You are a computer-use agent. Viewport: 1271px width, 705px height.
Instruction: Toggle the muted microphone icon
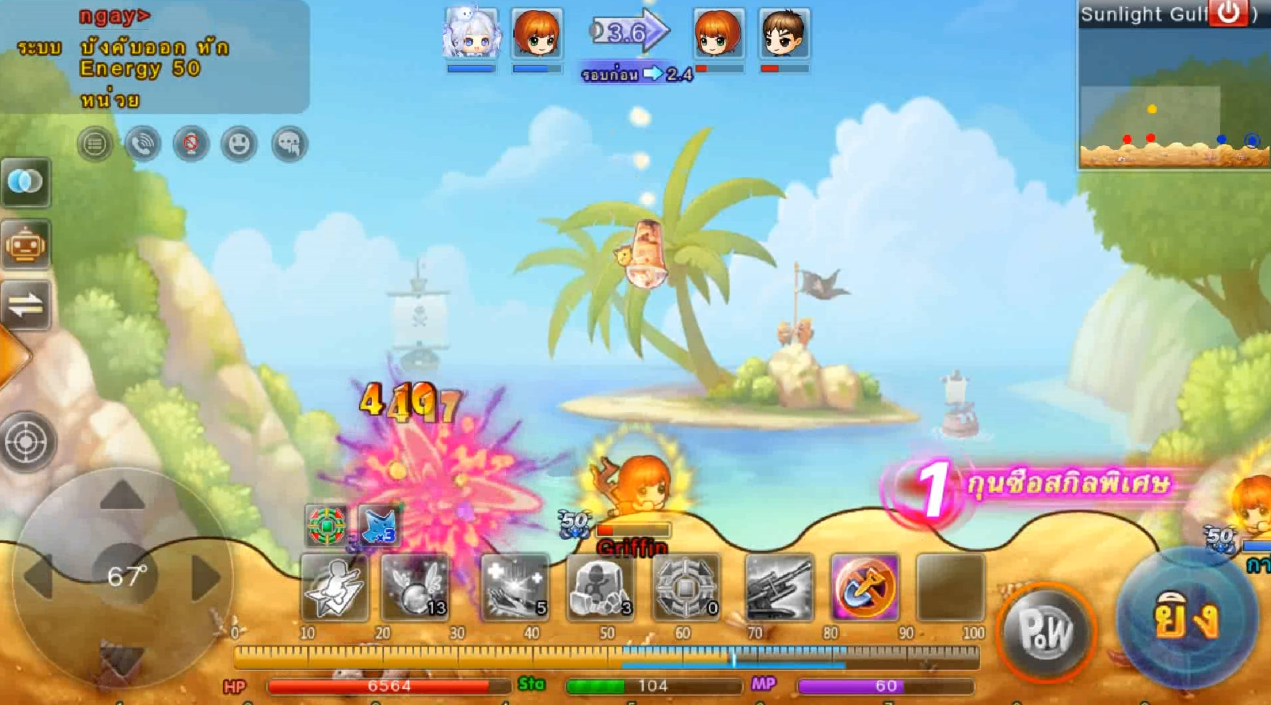191,145
